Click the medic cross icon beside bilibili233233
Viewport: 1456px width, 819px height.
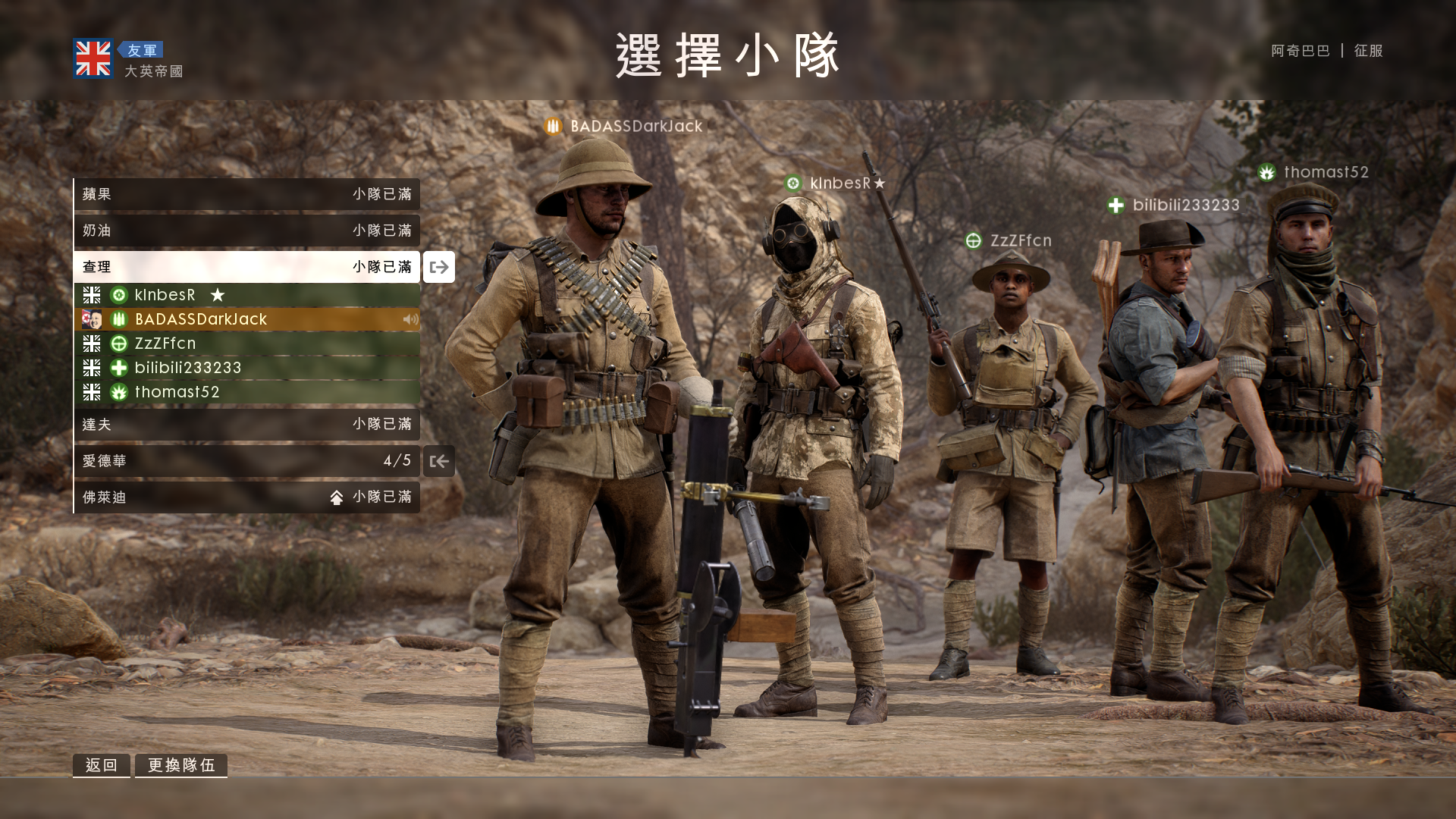[x=119, y=368]
